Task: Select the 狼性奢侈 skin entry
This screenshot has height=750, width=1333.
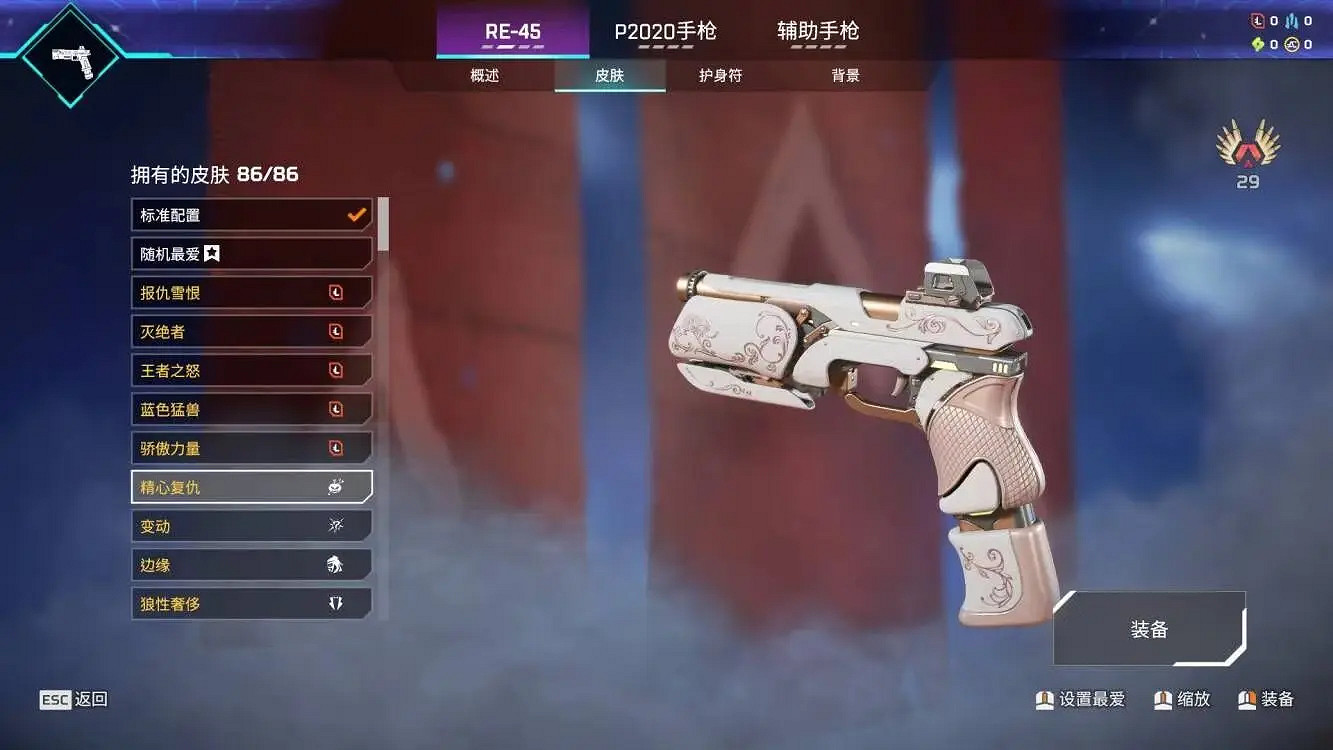Action: click(x=250, y=603)
